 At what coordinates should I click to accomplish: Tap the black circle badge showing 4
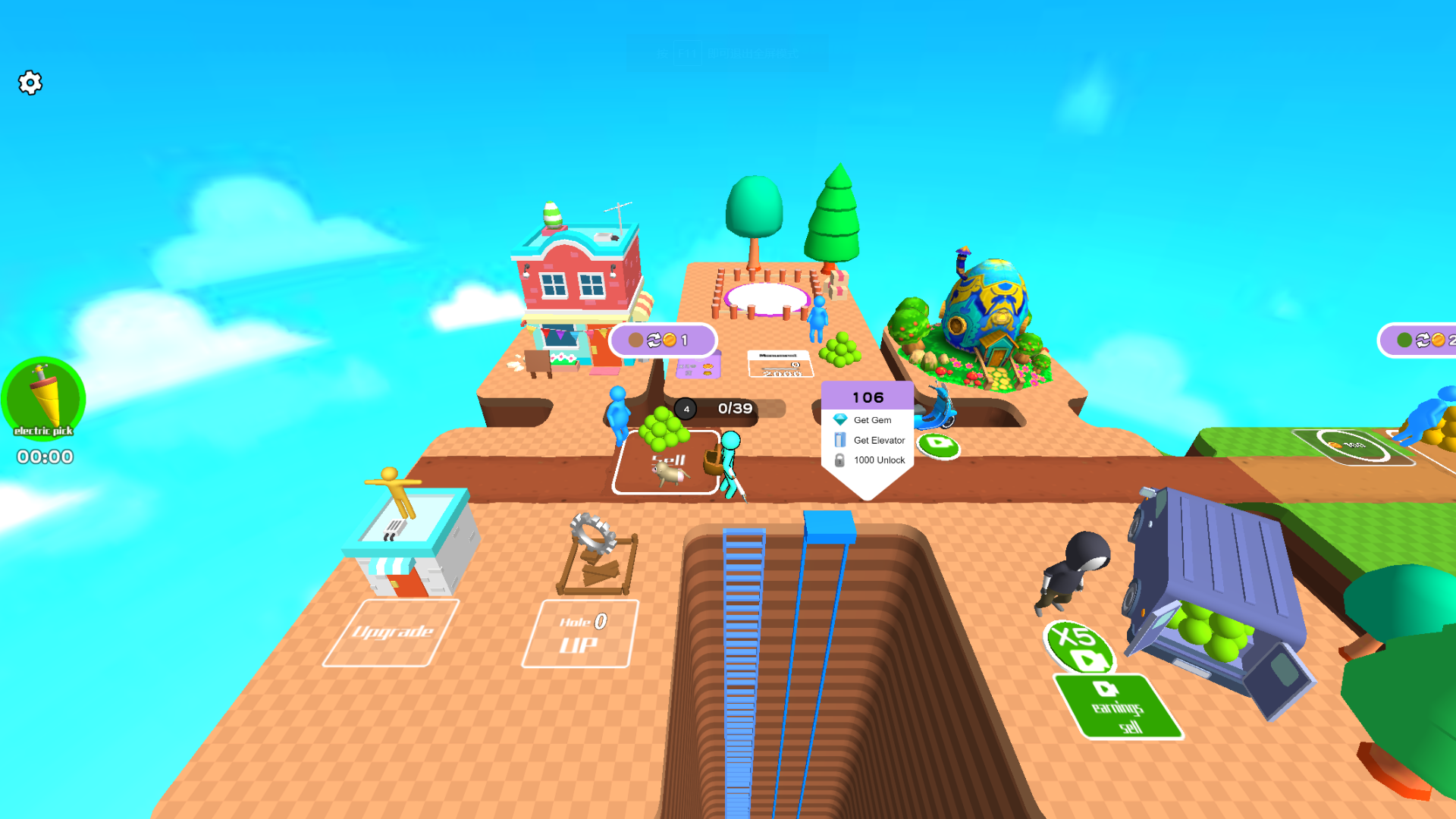(686, 409)
